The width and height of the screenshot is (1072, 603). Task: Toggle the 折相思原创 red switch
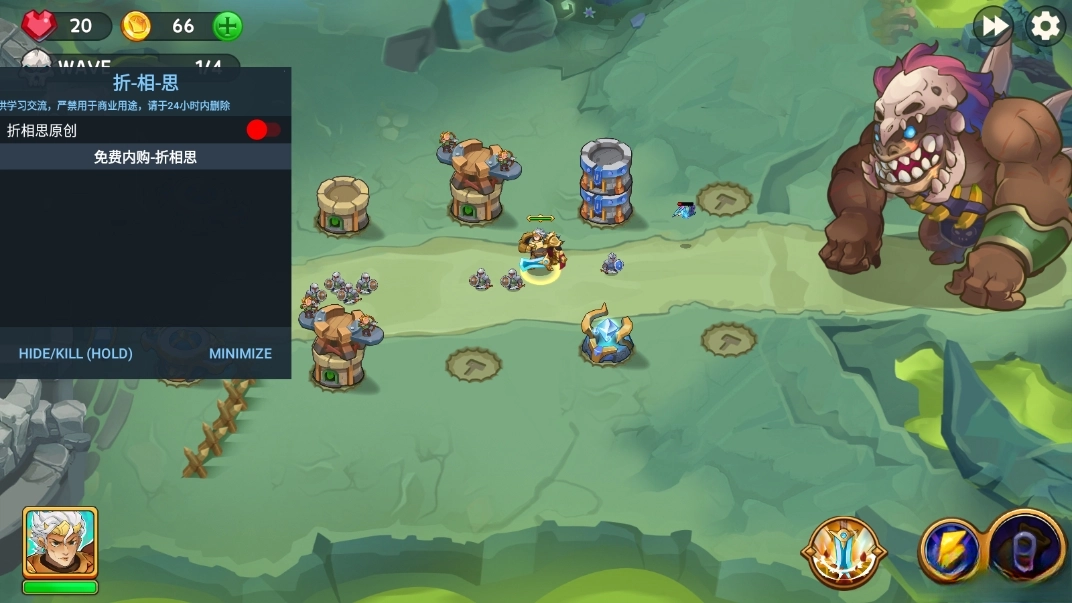pyautogui.click(x=263, y=130)
